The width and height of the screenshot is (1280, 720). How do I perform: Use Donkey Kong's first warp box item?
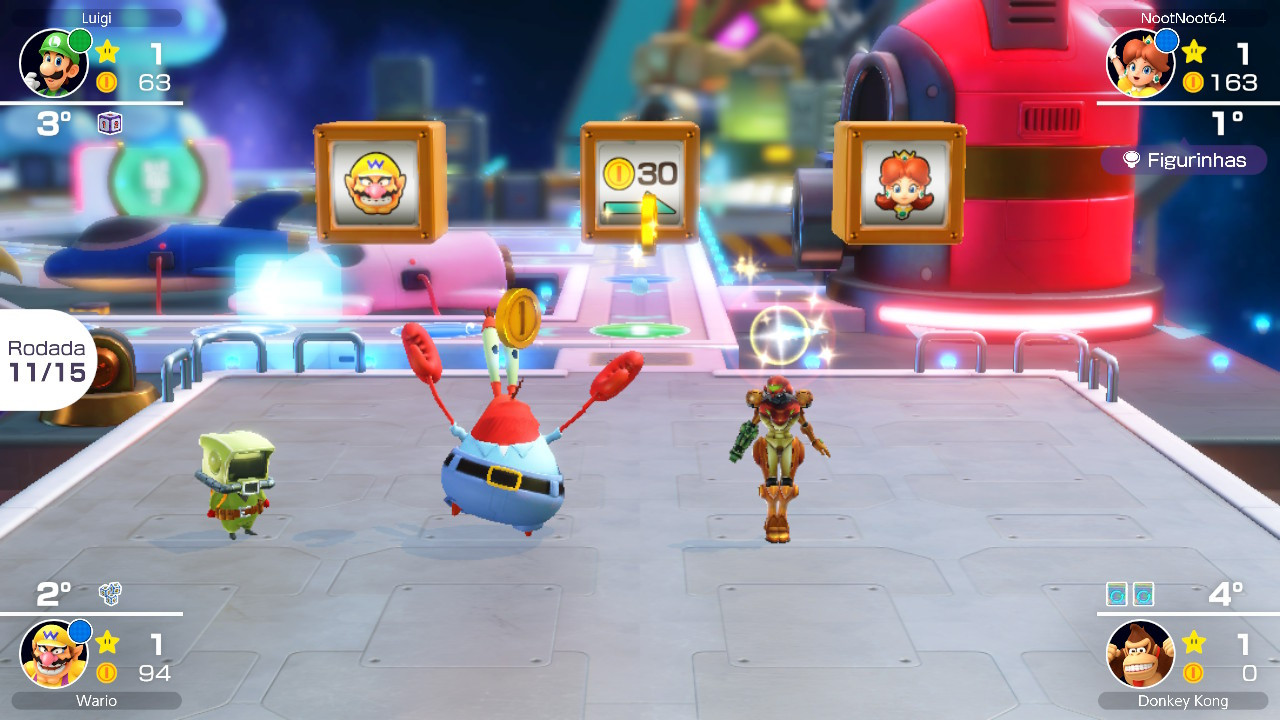(1117, 594)
